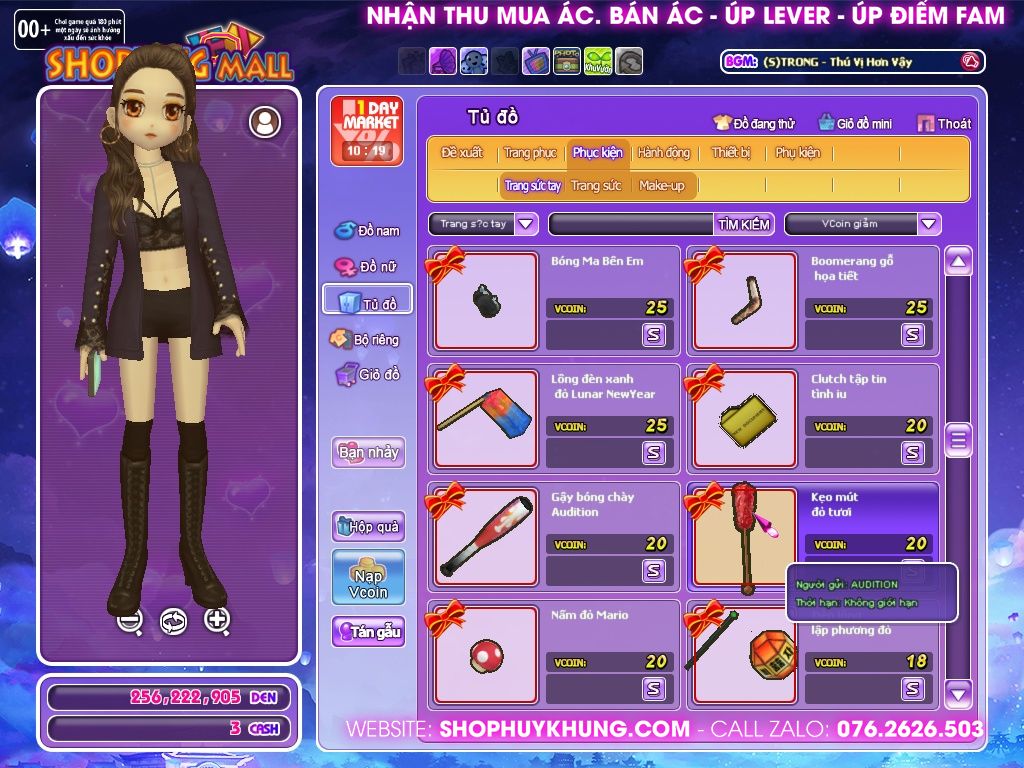Open Giỏ đồ mini cart
The width and height of the screenshot is (1024, 768).
pyautogui.click(x=855, y=124)
